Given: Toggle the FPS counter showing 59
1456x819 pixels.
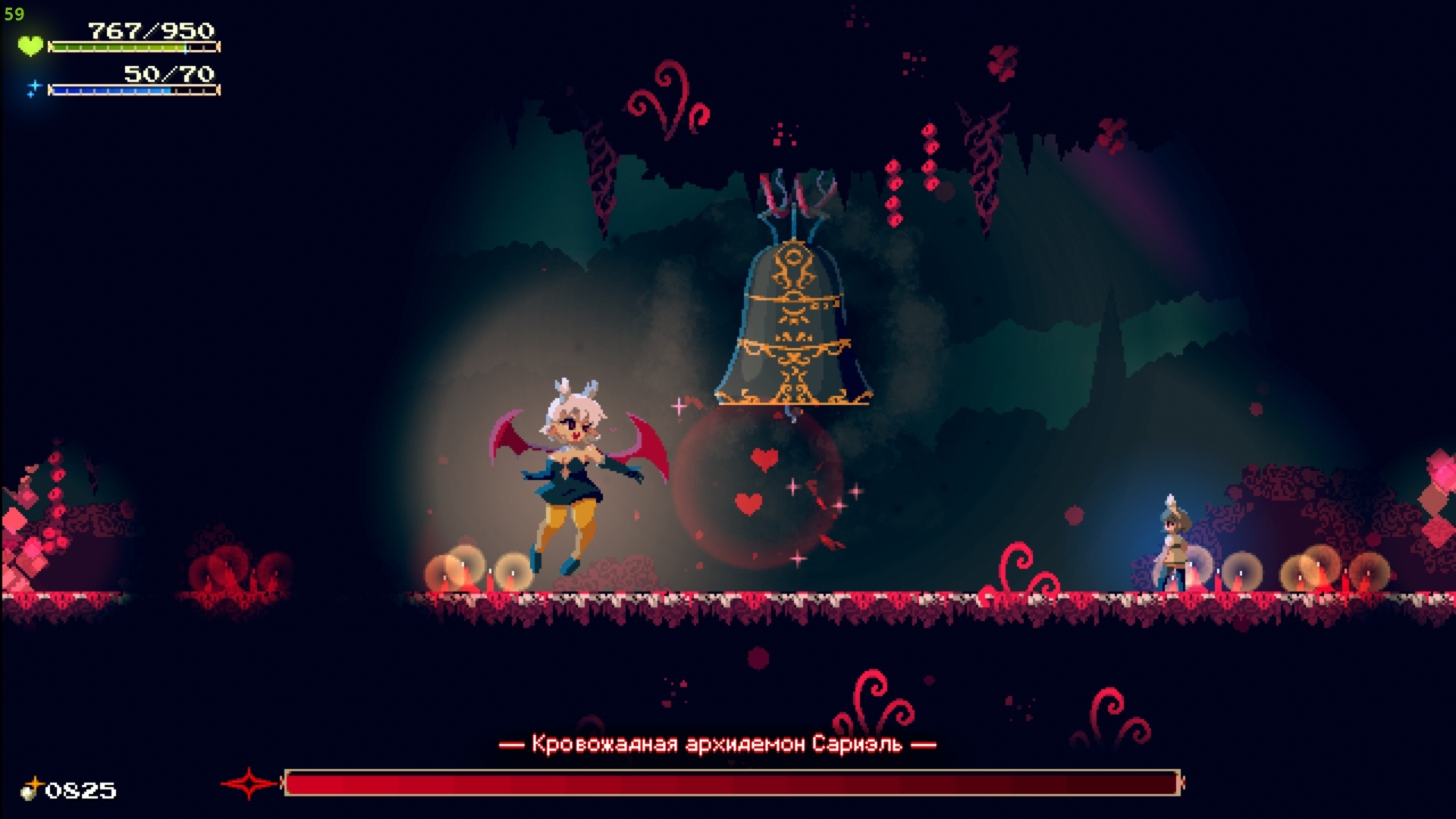Looking at the screenshot, I should click(x=14, y=14).
